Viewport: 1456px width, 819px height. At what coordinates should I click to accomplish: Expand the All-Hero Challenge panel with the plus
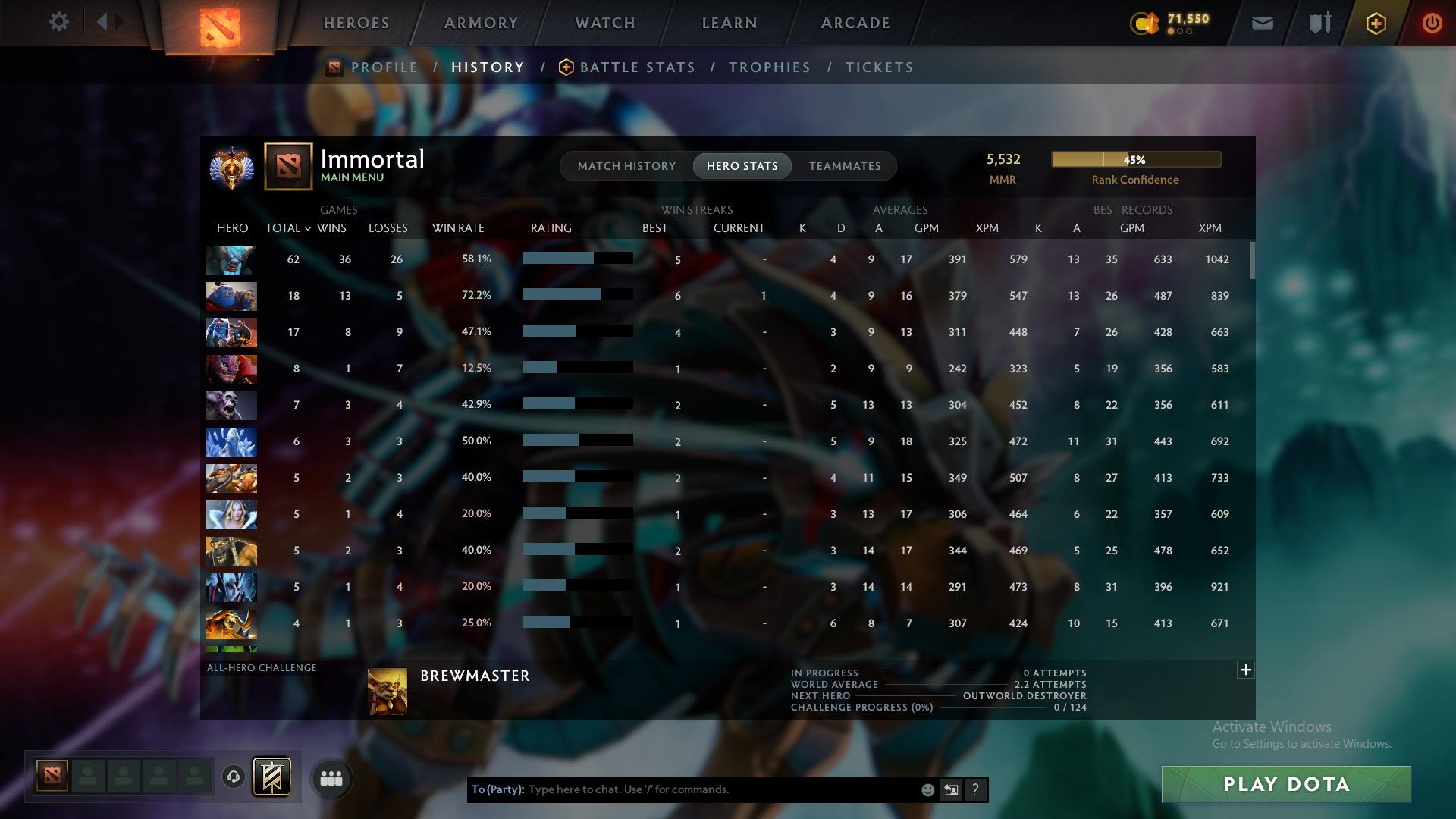coord(1244,670)
